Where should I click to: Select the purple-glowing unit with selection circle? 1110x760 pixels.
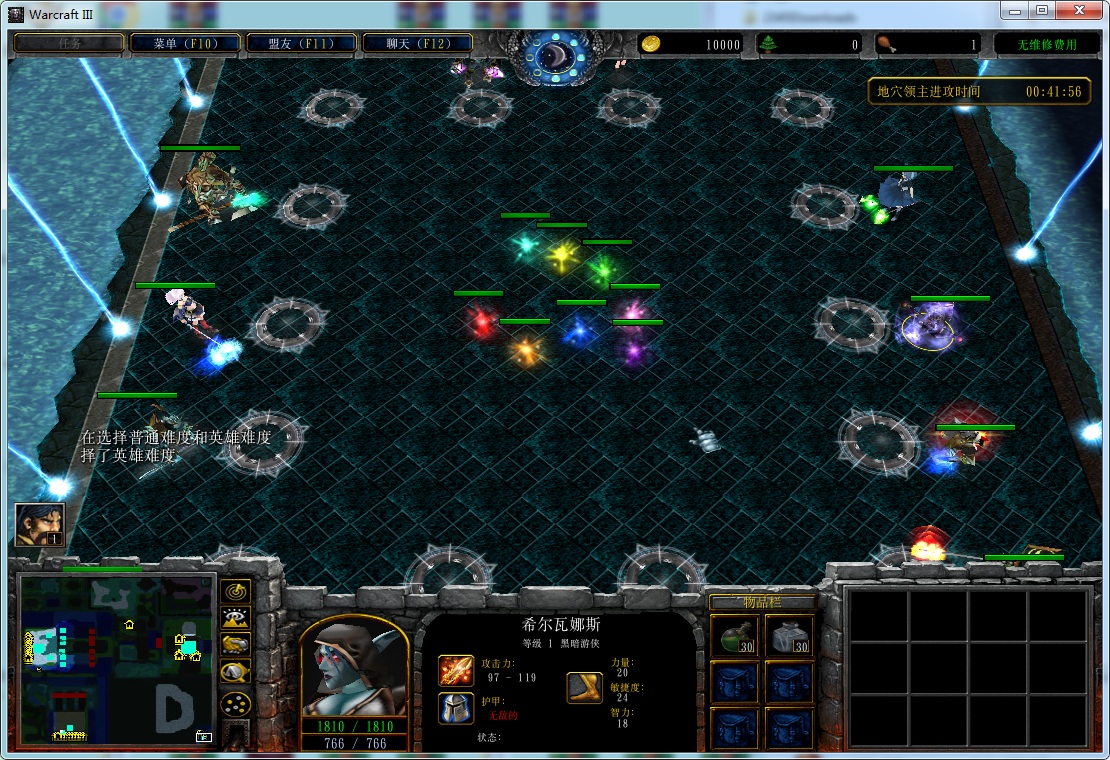pyautogui.click(x=929, y=328)
